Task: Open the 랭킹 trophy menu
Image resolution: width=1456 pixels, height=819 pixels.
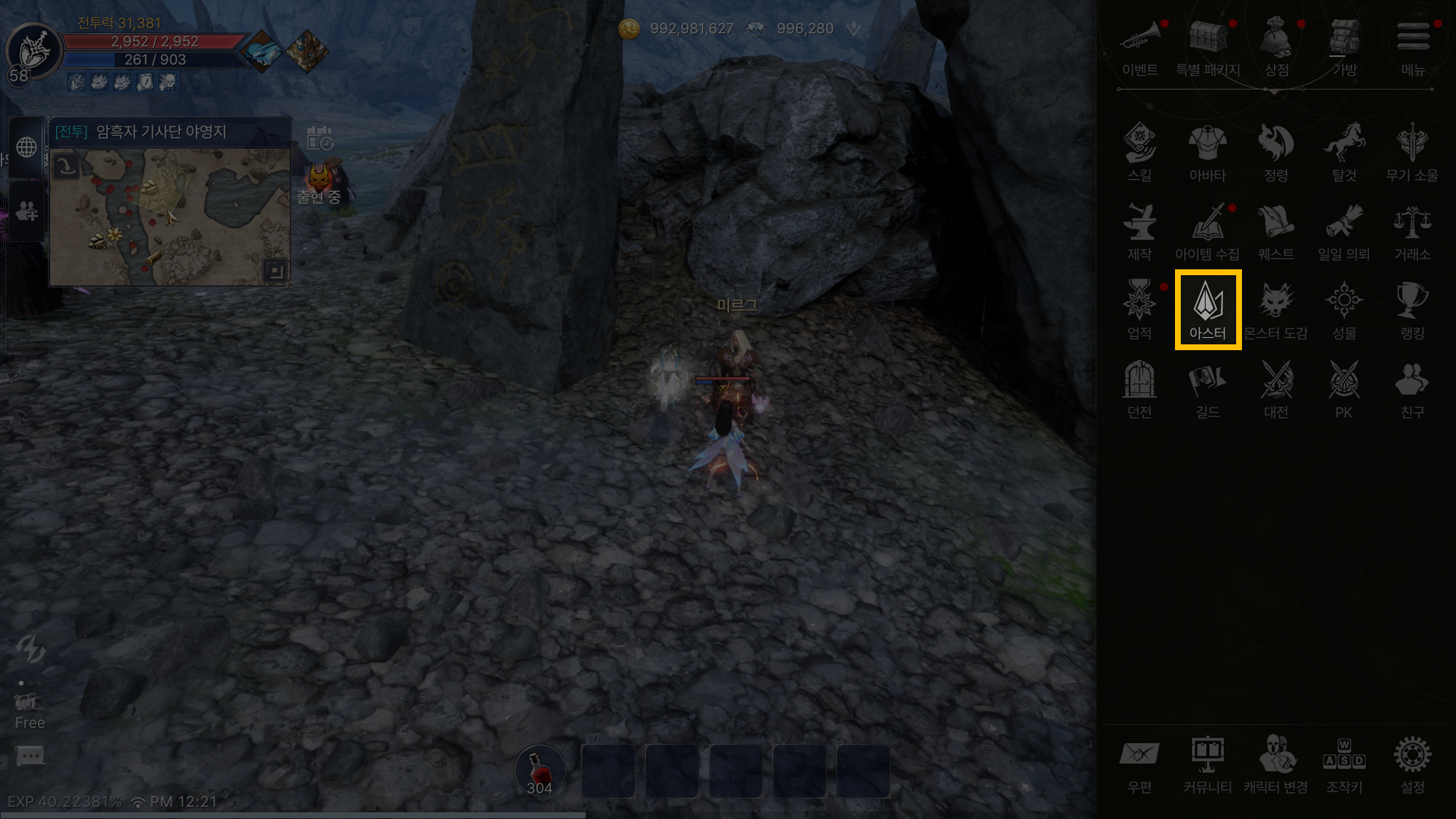Action: click(x=1412, y=309)
